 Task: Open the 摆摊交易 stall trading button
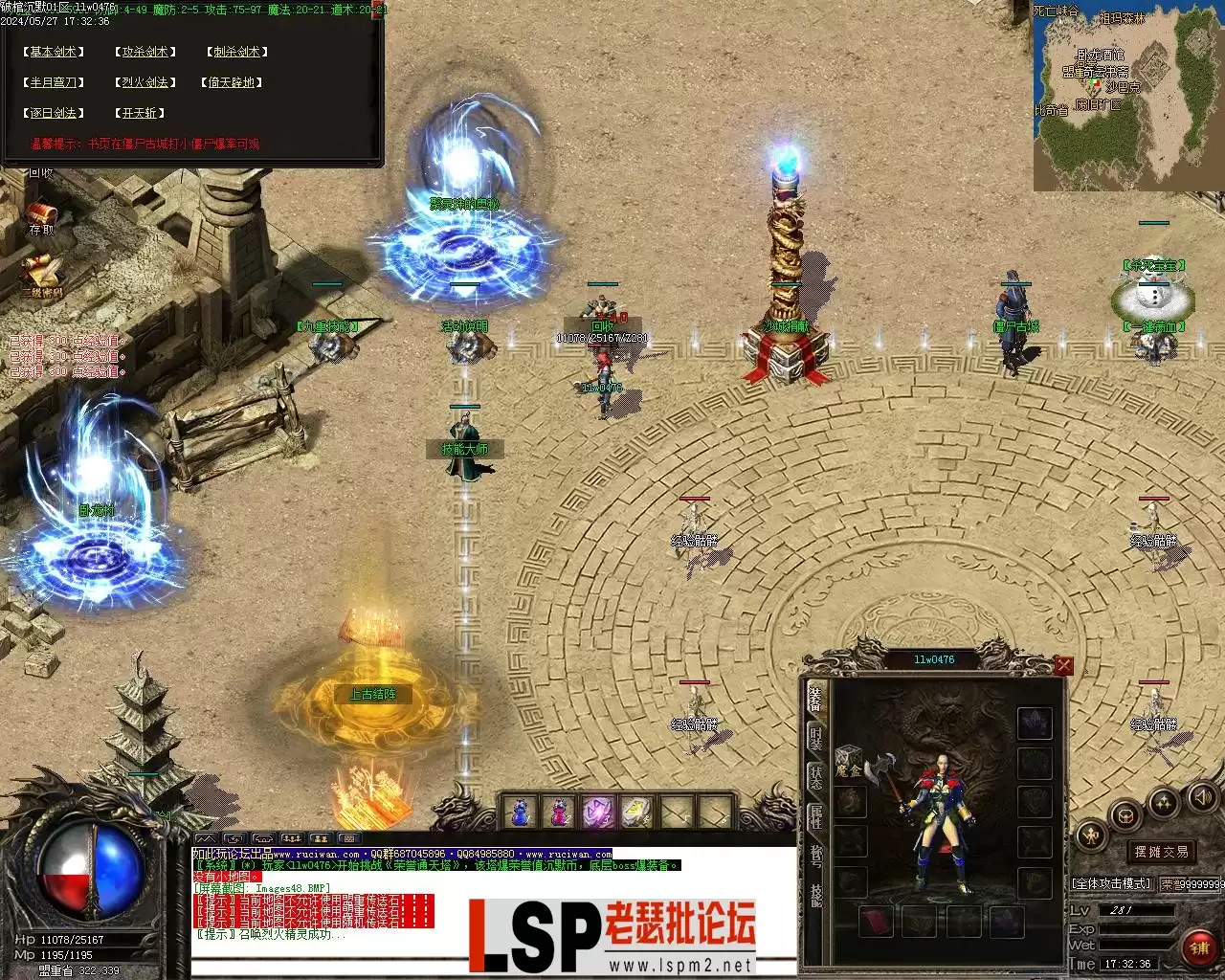(x=1161, y=852)
